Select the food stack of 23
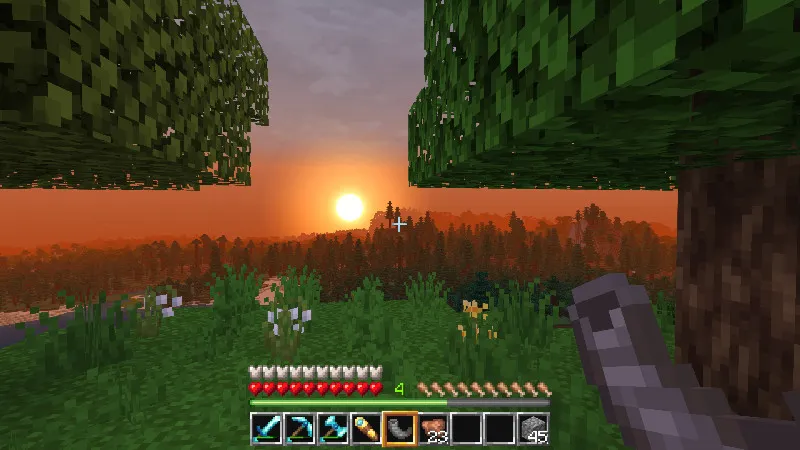Screen dimensions: 800x450 pos(433,429)
